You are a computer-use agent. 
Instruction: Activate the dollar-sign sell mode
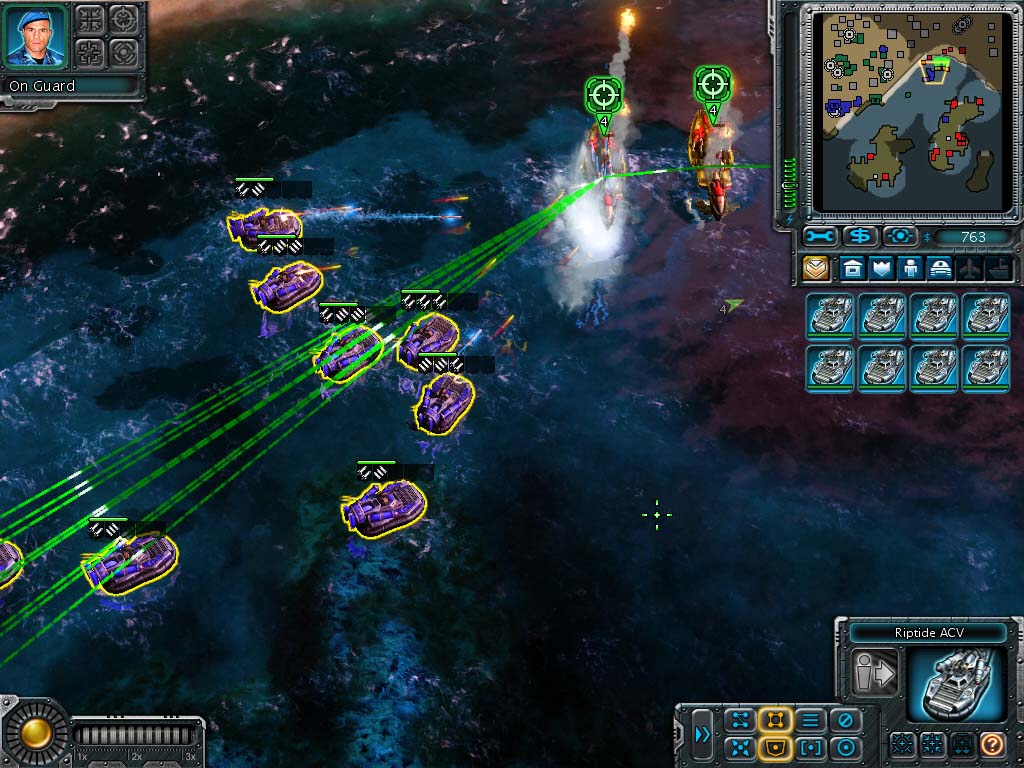[x=859, y=237]
